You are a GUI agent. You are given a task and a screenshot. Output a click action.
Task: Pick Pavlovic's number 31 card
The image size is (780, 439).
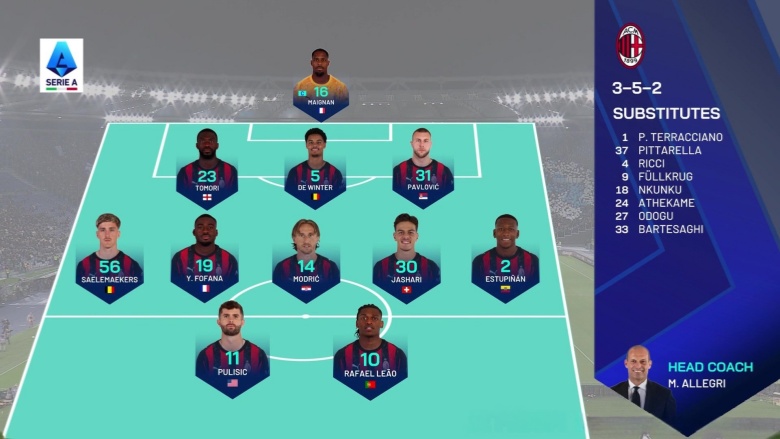coord(423,169)
